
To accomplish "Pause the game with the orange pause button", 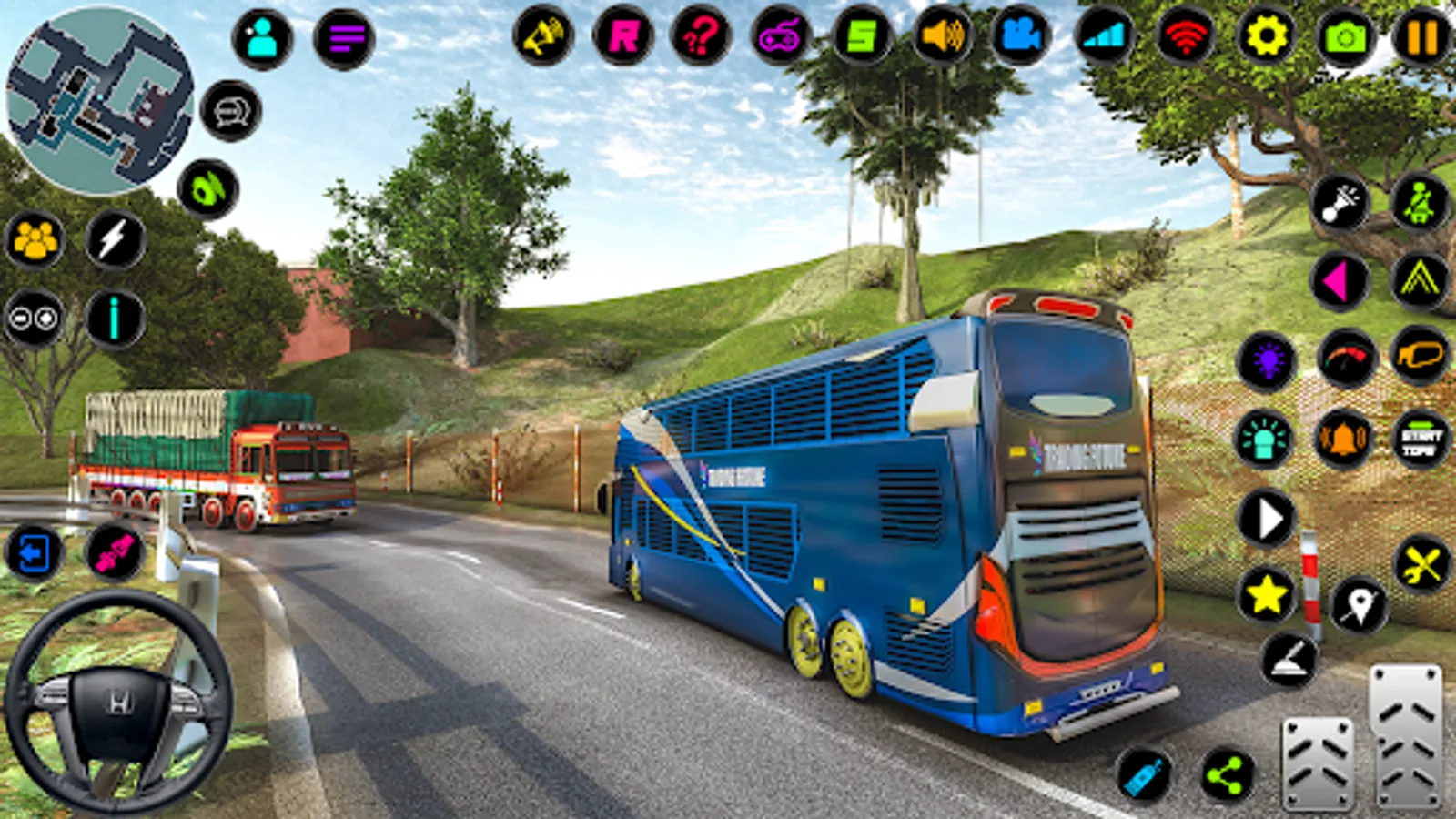I will 1421,37.
